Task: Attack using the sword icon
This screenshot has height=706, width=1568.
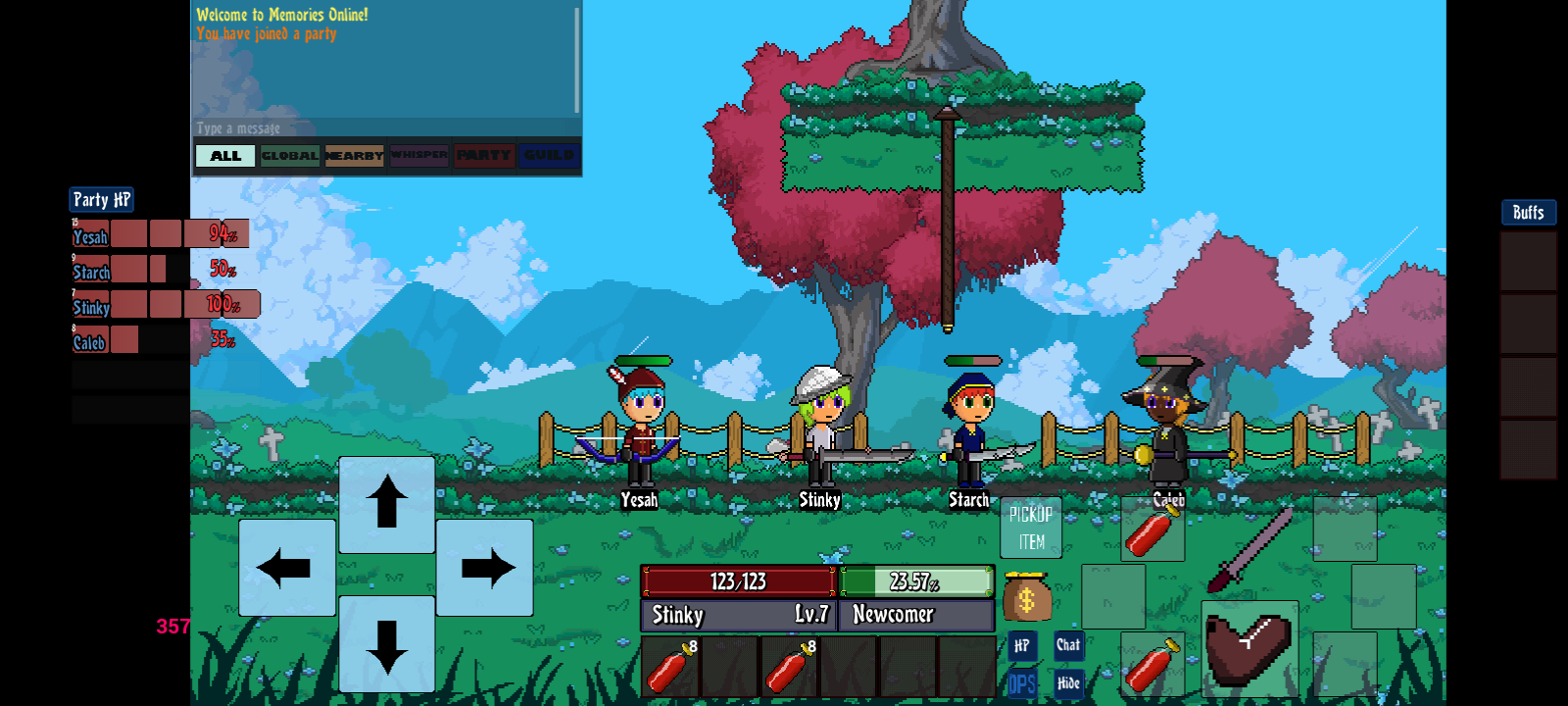Action: pyautogui.click(x=1249, y=549)
